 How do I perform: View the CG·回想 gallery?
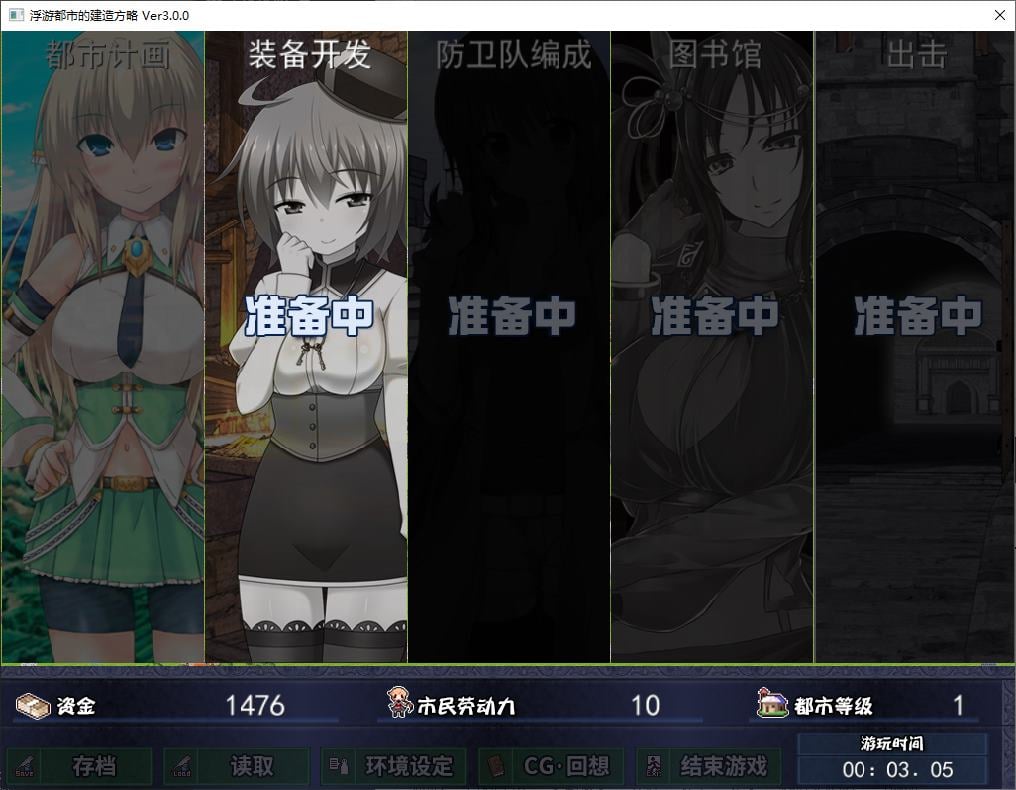[551, 767]
